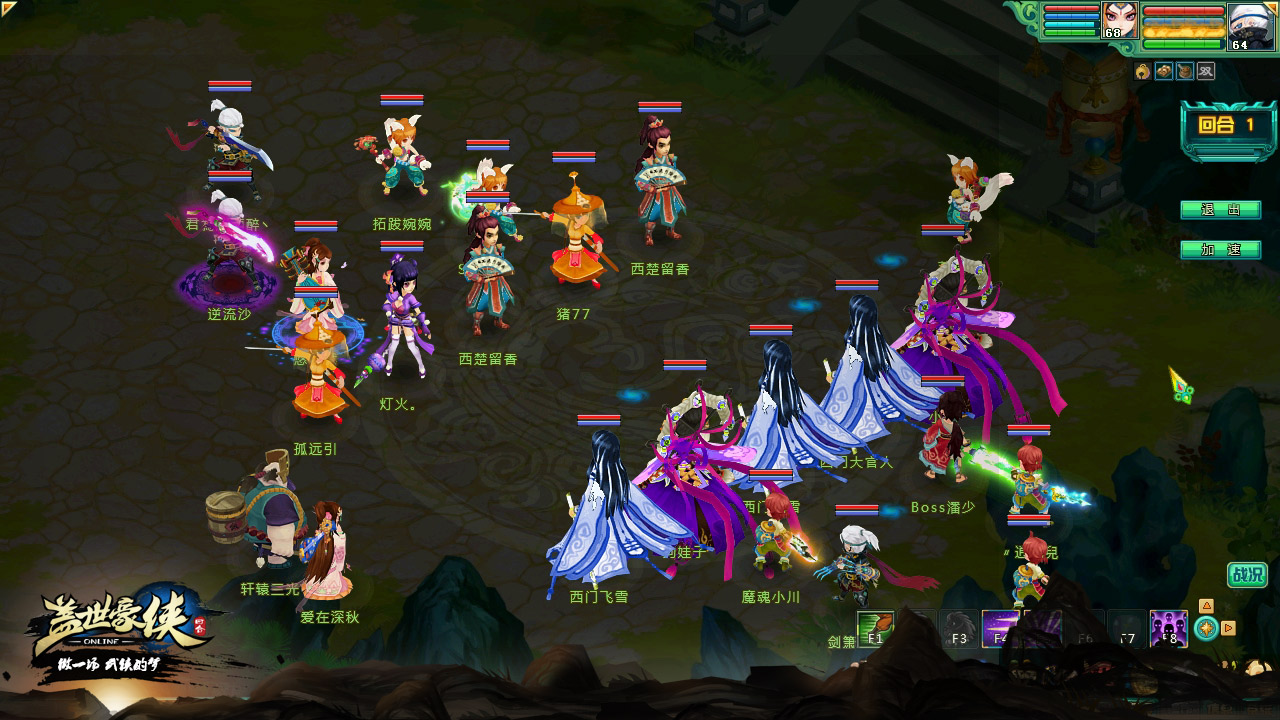Expand the skill bar with up arrow
The height and width of the screenshot is (720, 1280).
pyautogui.click(x=1206, y=606)
